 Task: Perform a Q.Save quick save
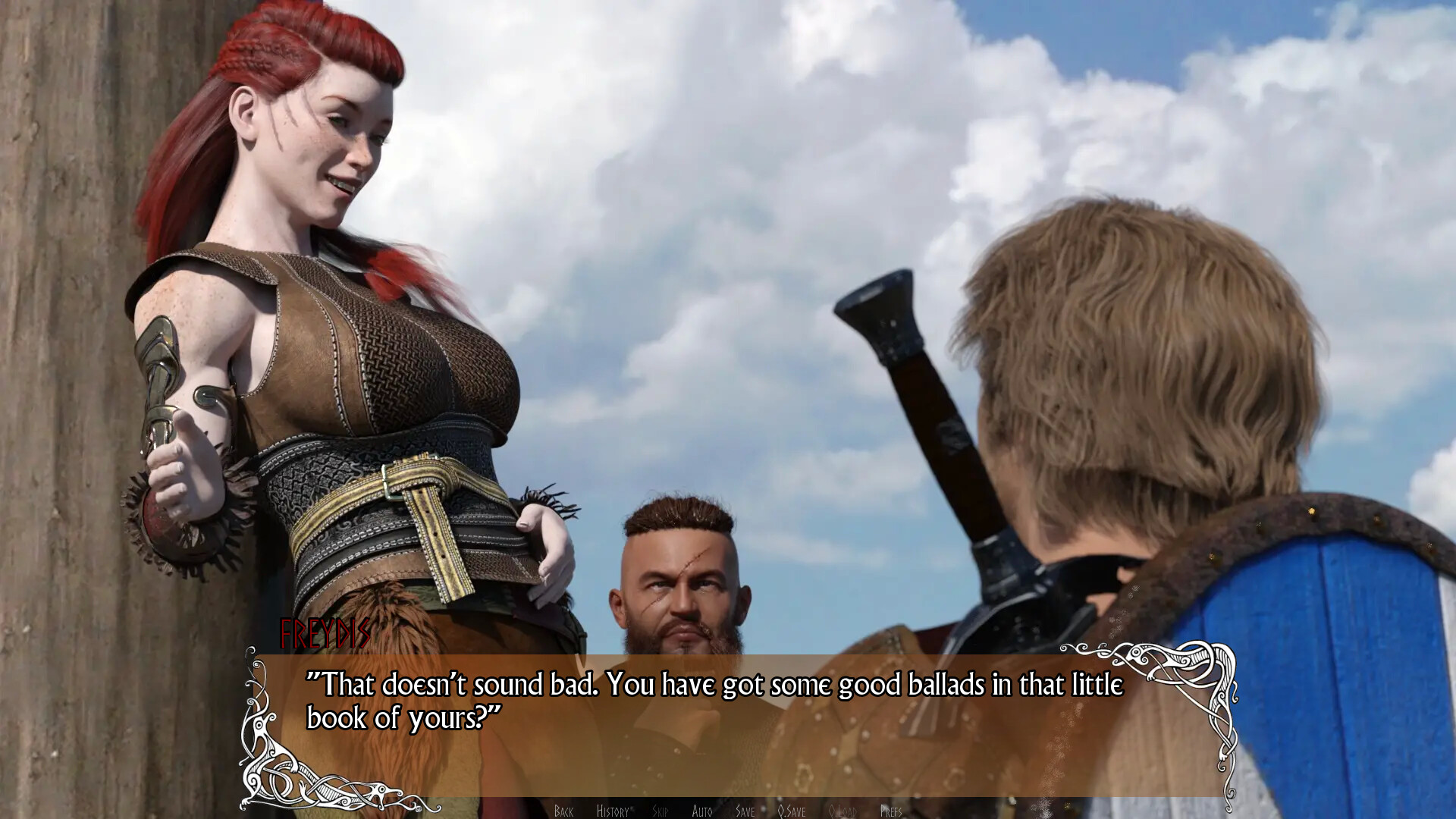pos(791,811)
